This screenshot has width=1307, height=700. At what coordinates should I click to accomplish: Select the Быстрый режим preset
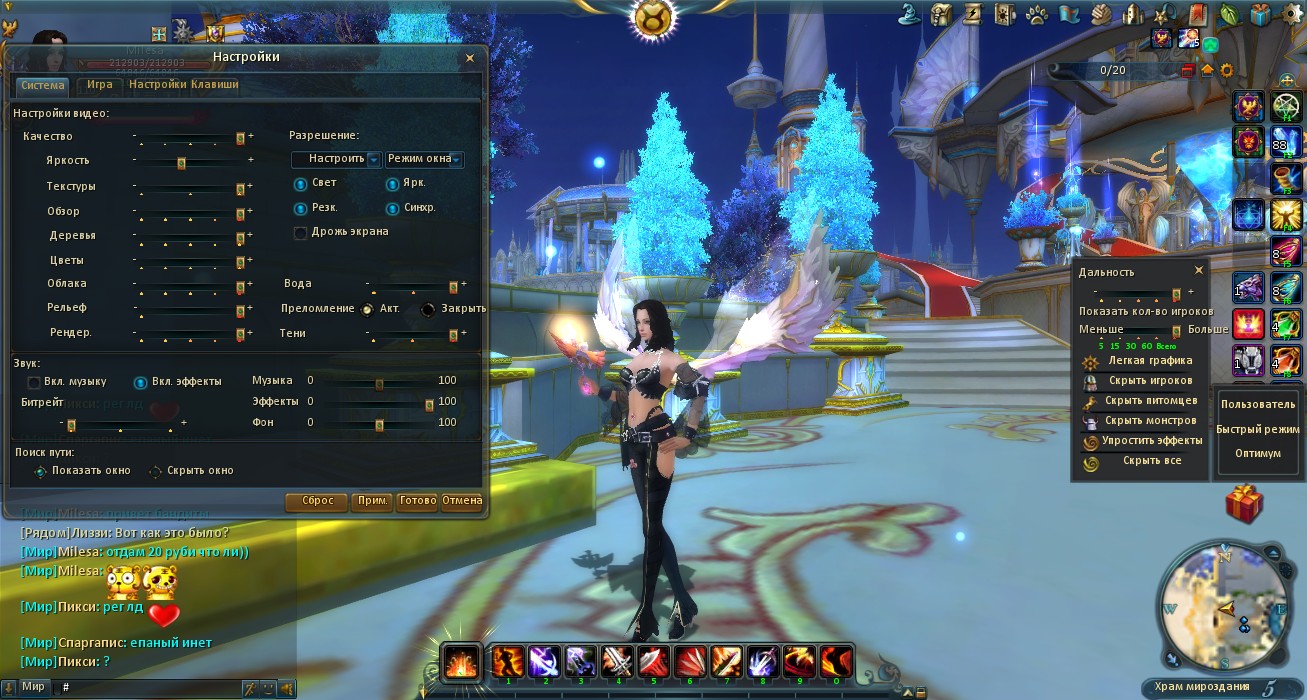pos(1257,429)
